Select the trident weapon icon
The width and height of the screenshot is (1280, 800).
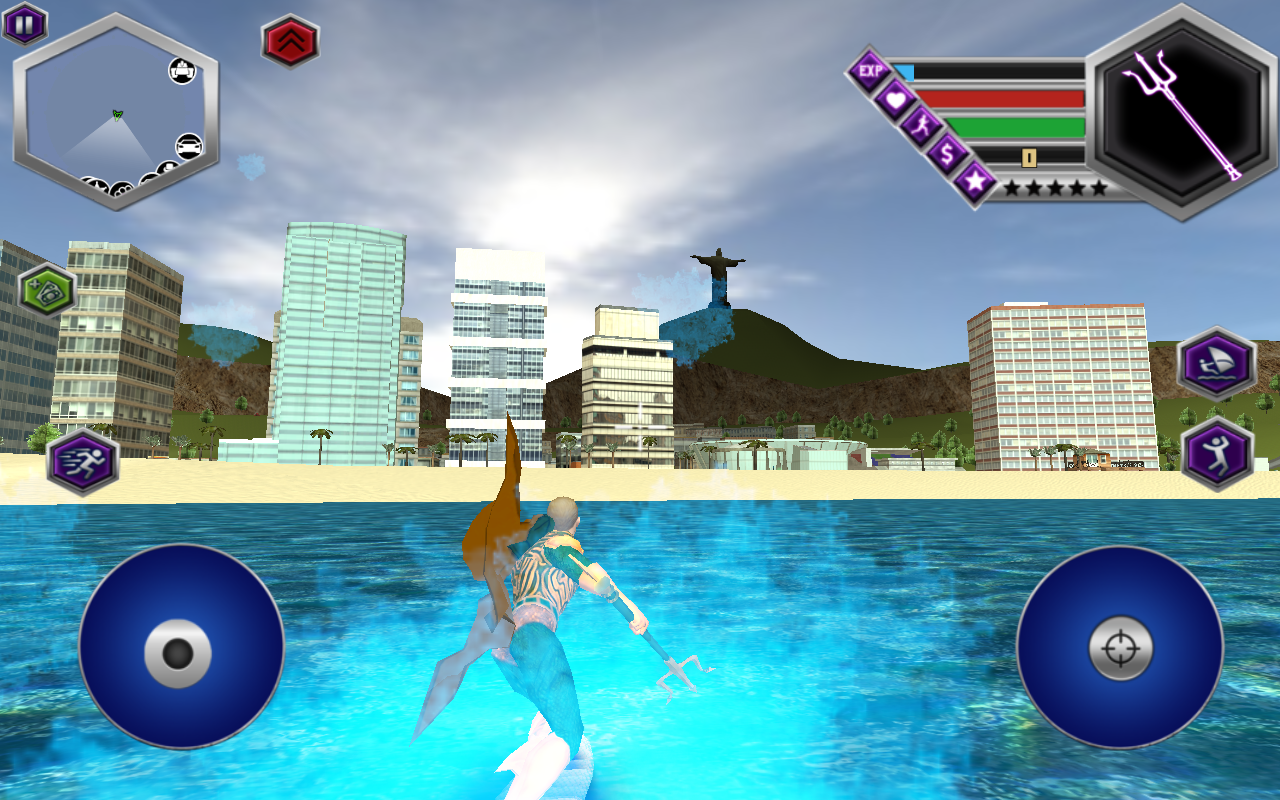(1175, 115)
